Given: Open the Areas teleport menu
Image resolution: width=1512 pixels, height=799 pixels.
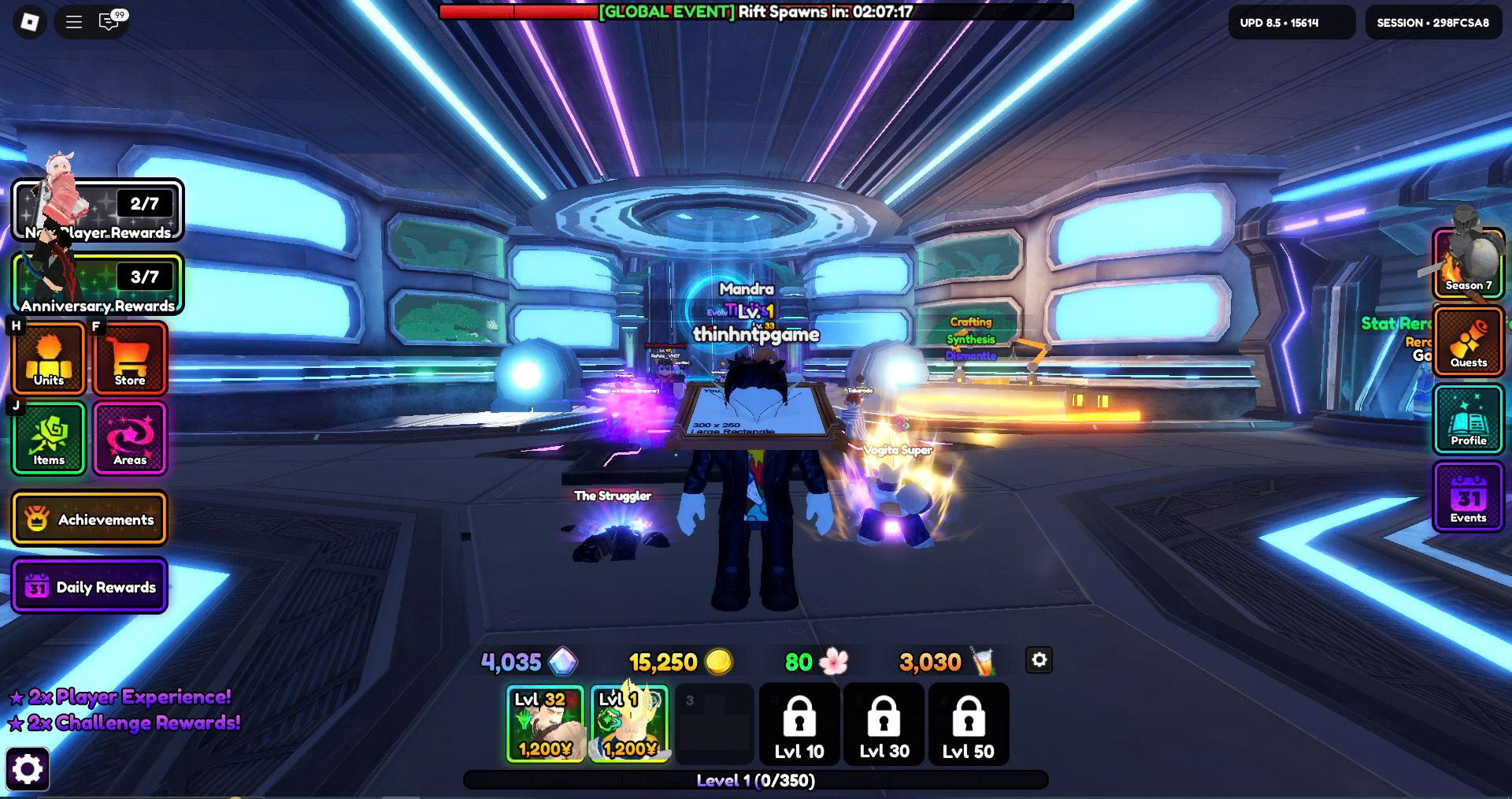Looking at the screenshot, I should [130, 439].
